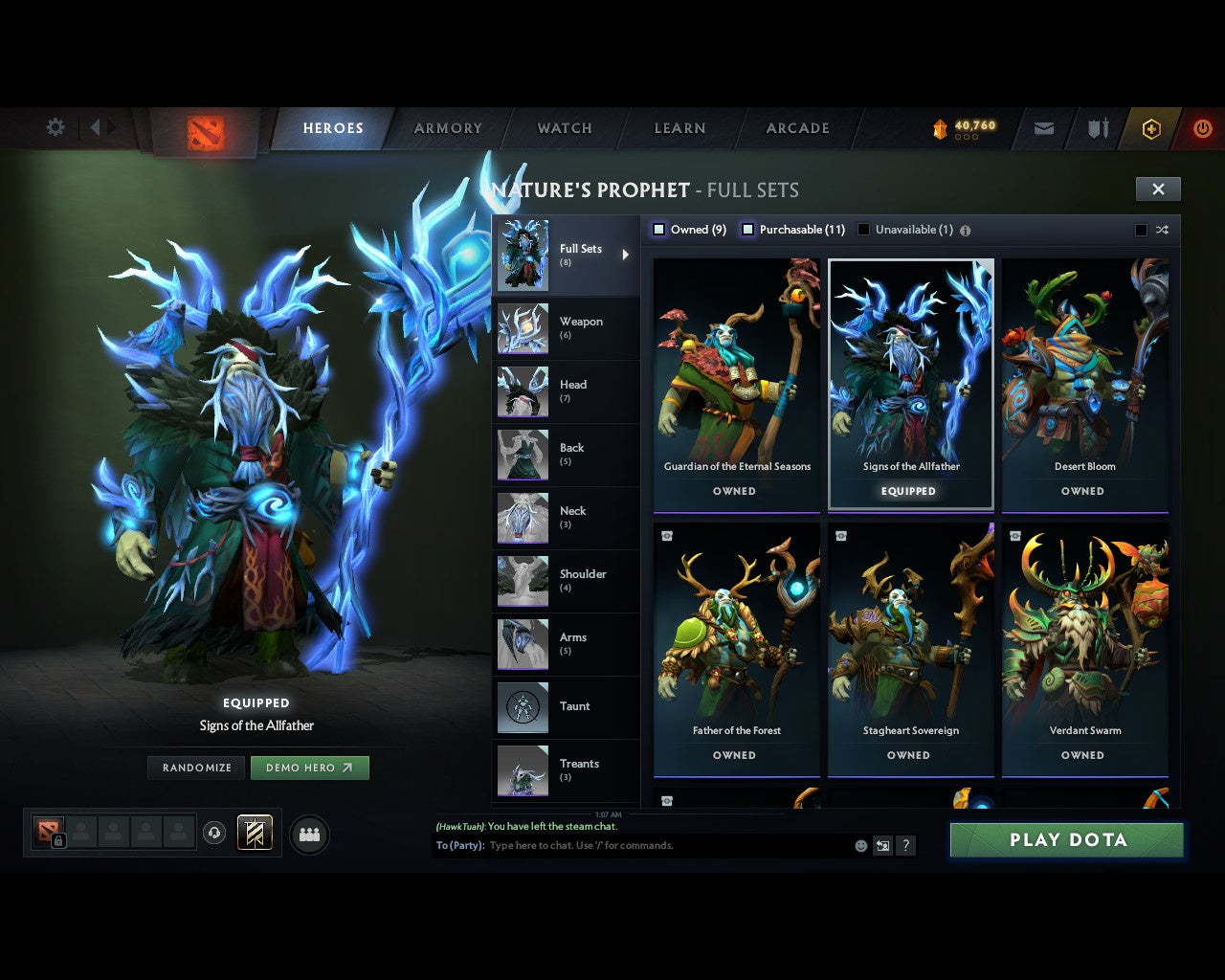Switch to the ARMORY tab
This screenshot has width=1225, height=980.
point(447,127)
